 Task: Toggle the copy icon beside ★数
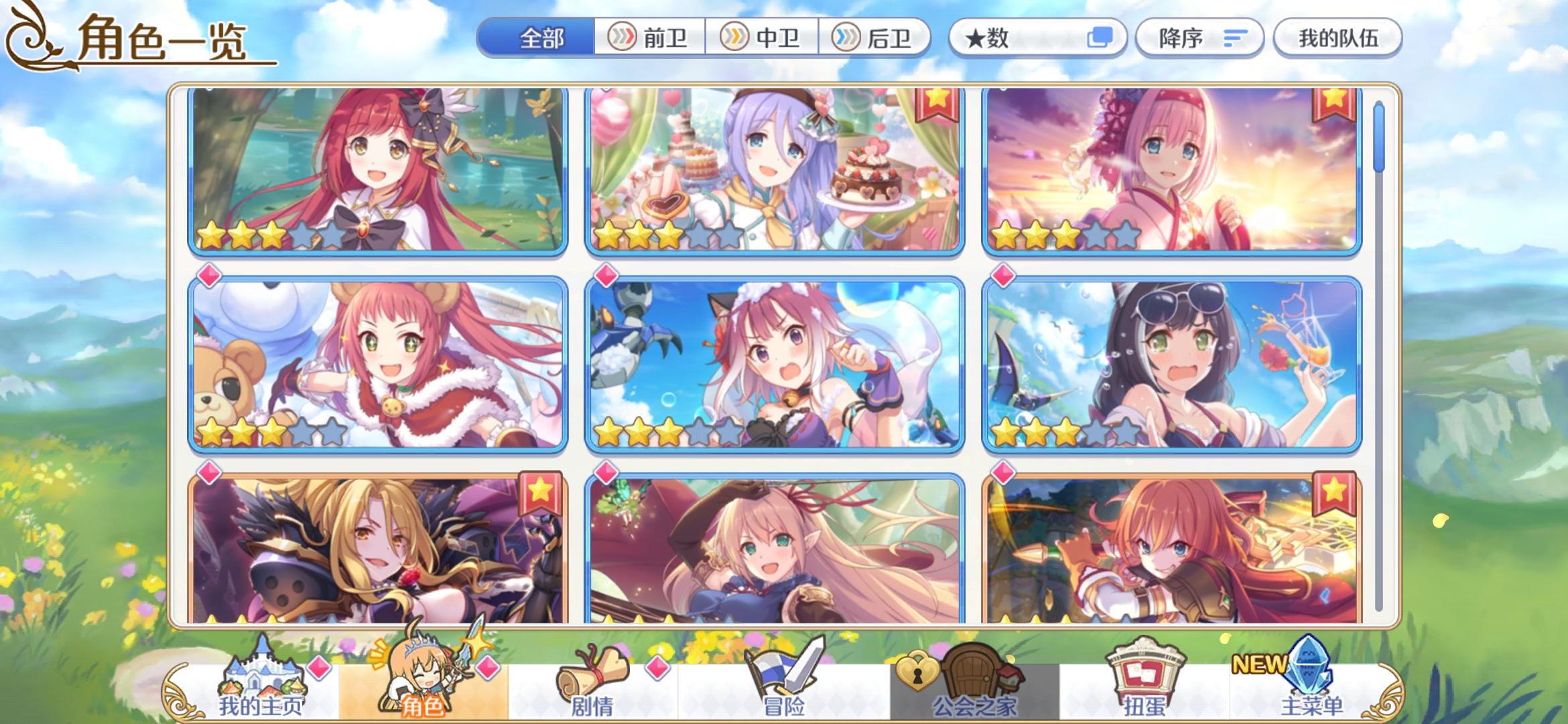pos(1101,38)
